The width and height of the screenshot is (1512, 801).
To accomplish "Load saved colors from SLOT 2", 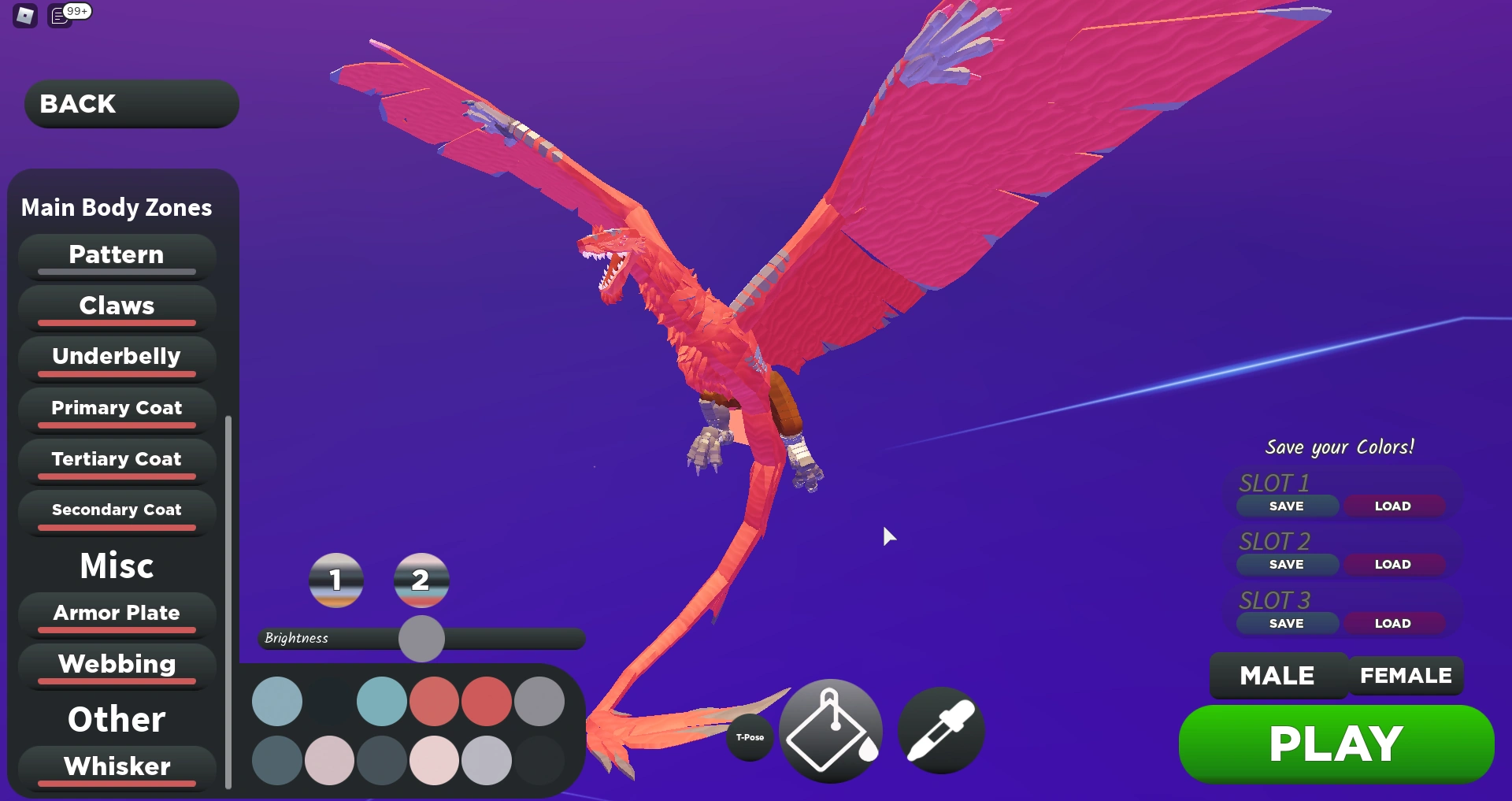I will tap(1394, 564).
